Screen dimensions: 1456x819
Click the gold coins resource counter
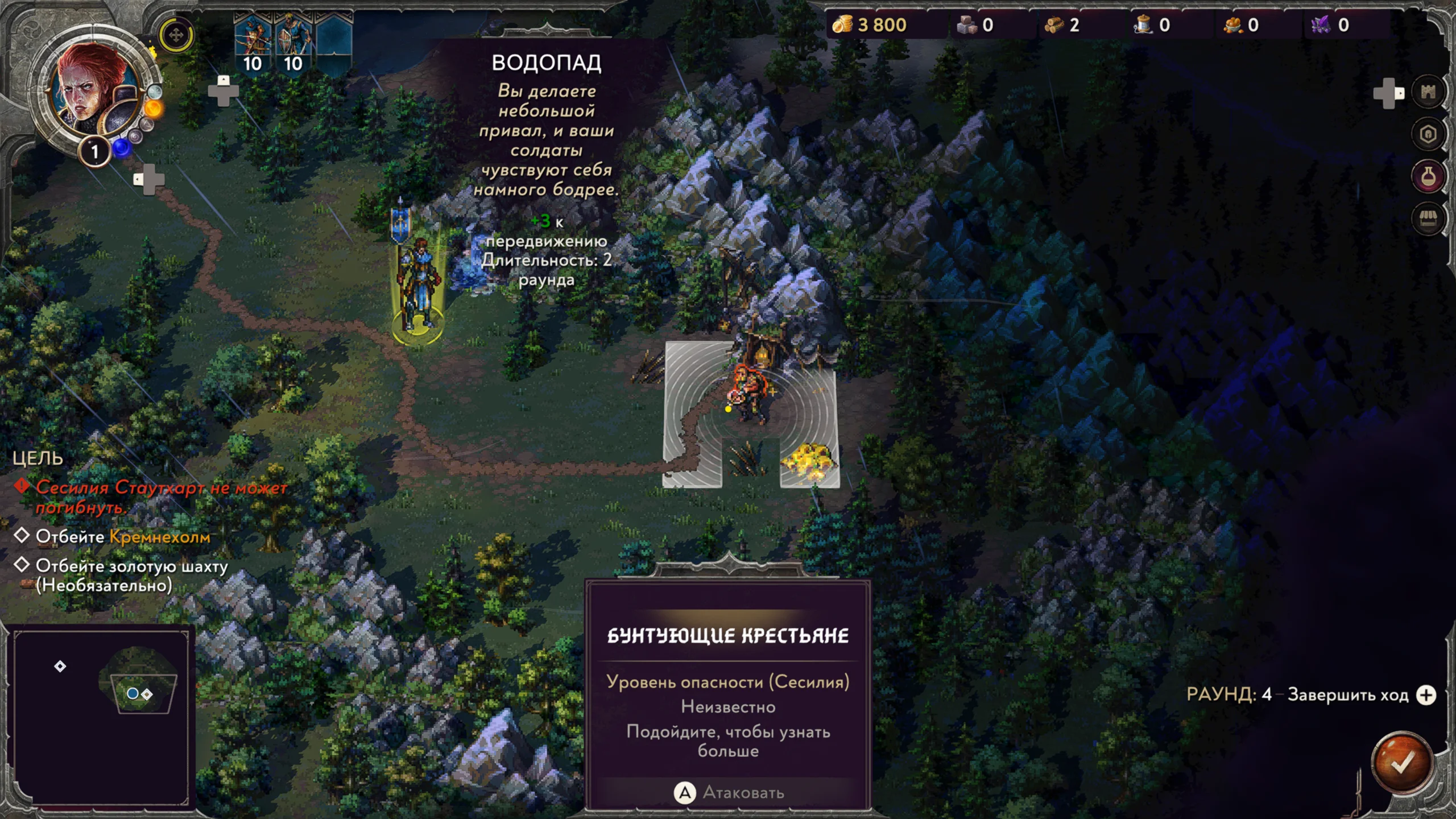click(870, 25)
